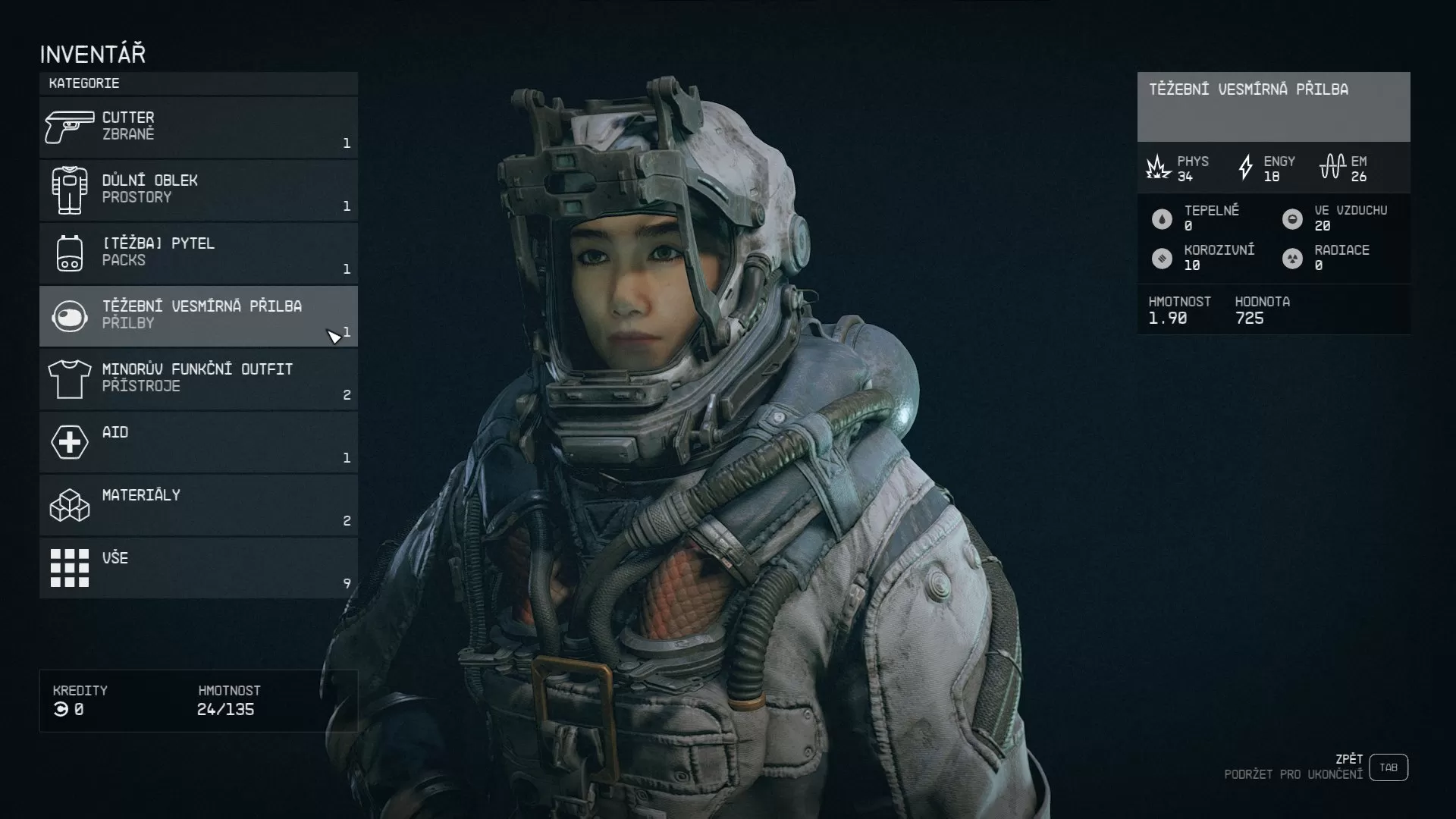The height and width of the screenshot is (819, 1456).
Task: Open Minorův Funkční Outfit apparel category
Action: [x=198, y=379]
